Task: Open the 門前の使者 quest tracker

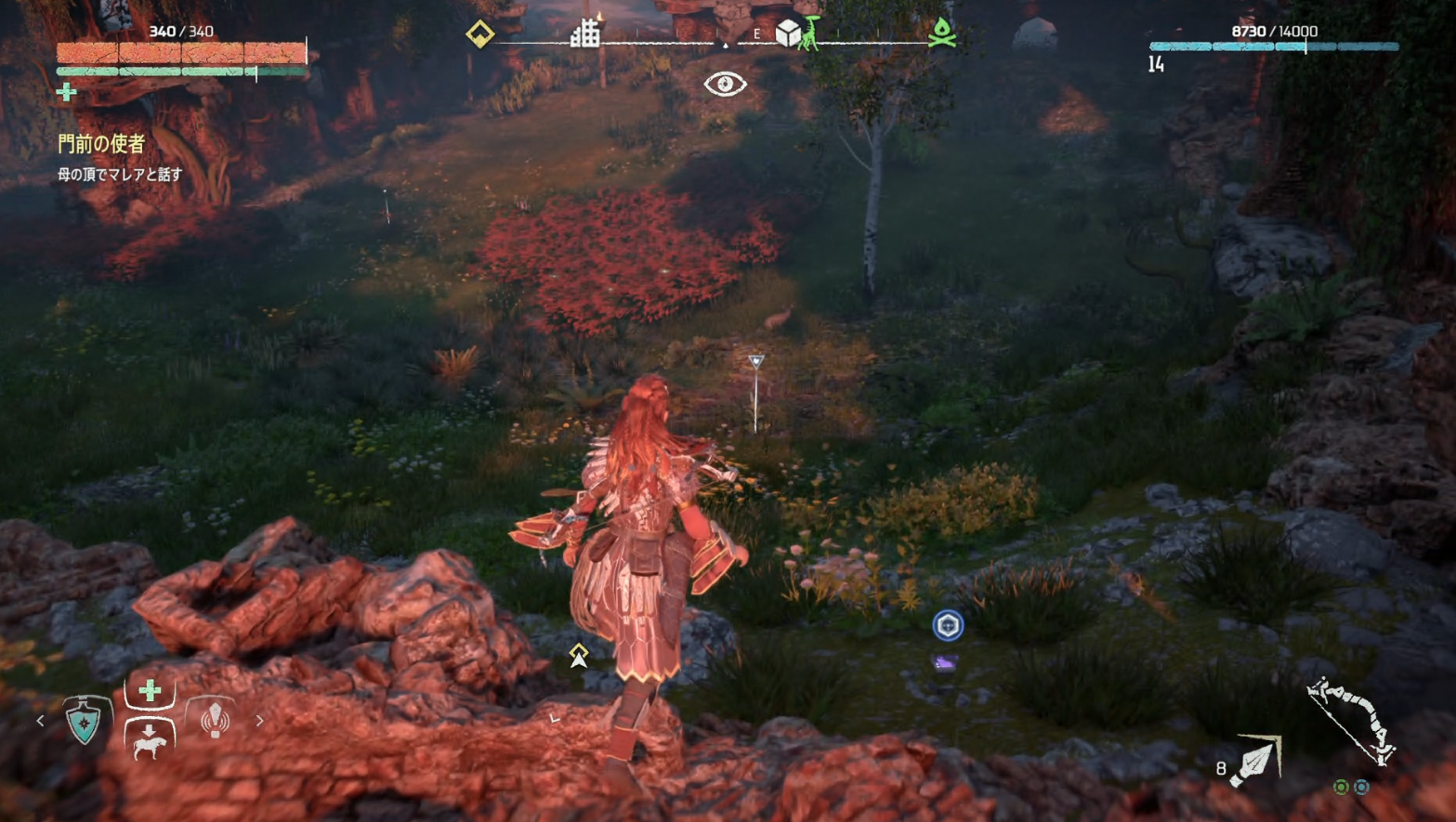Action: tap(101, 144)
